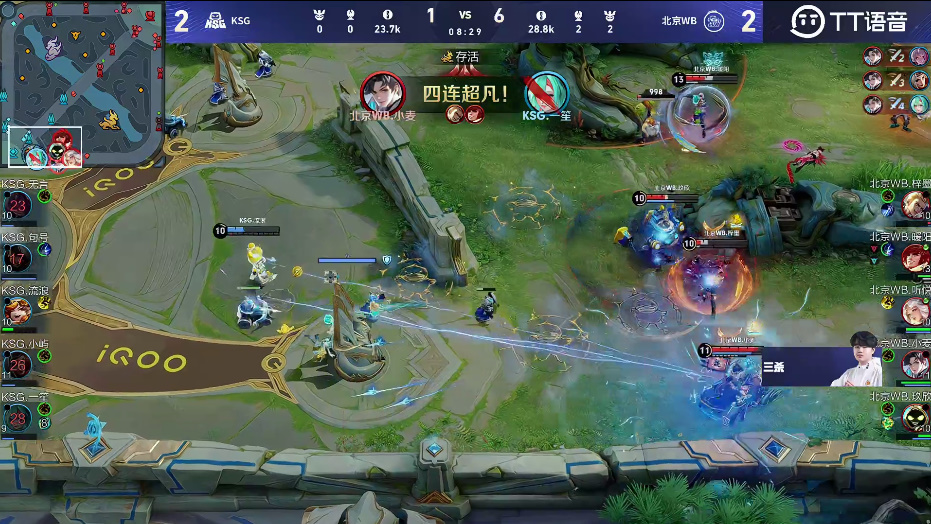The width and height of the screenshot is (931, 524).
Task: Pick 北京WB.玖欣 hero portrait
Action: click(x=915, y=418)
